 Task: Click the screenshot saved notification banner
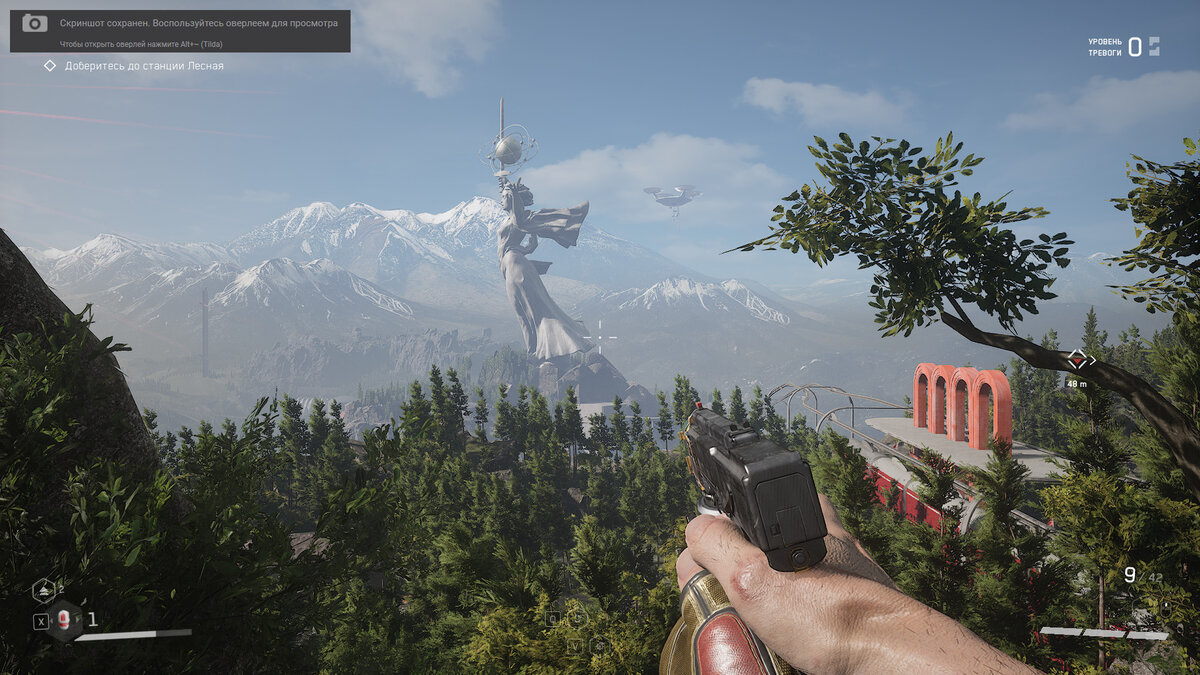coord(180,30)
